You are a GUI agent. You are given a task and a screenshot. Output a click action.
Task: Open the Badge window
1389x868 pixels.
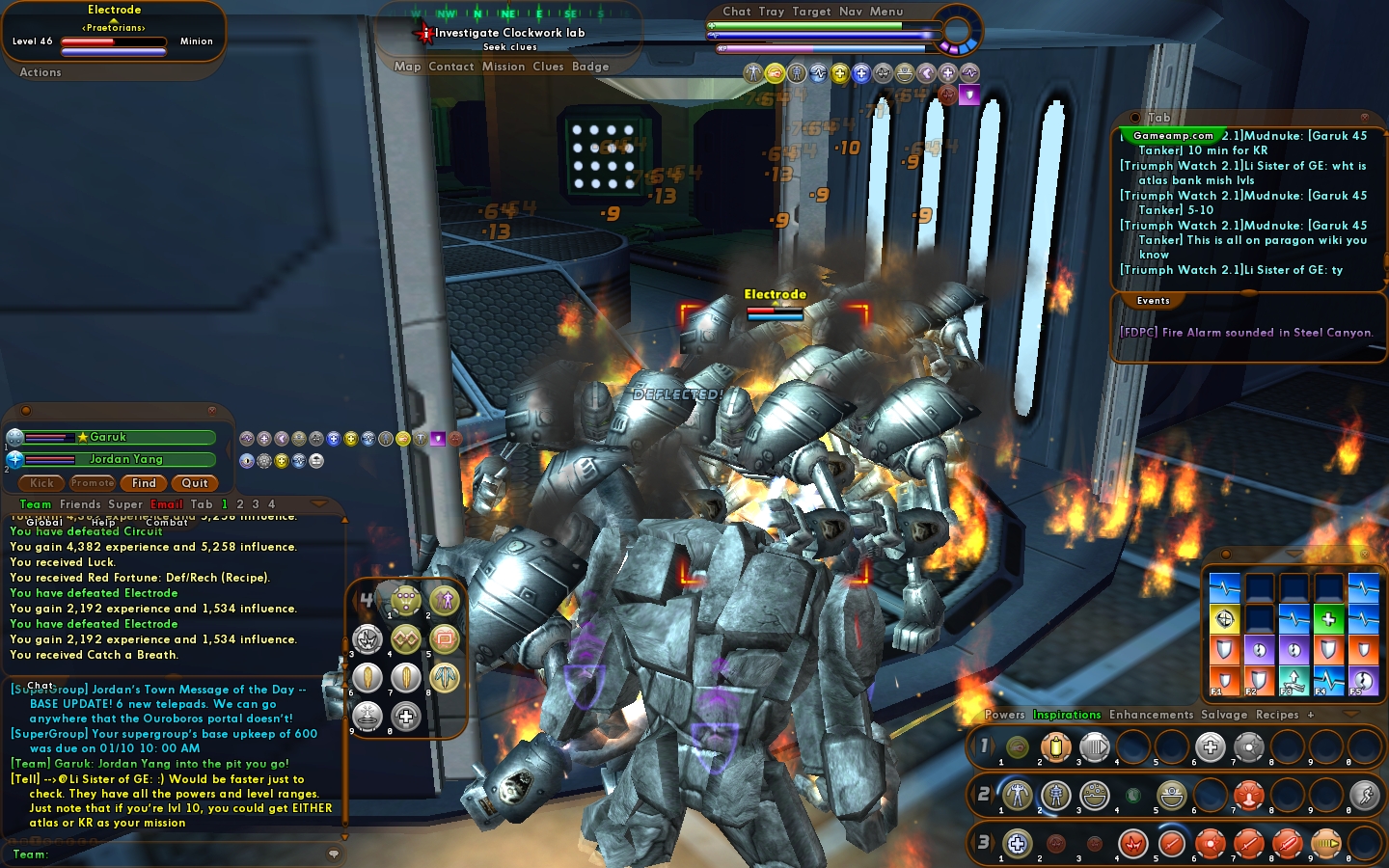tap(590, 67)
